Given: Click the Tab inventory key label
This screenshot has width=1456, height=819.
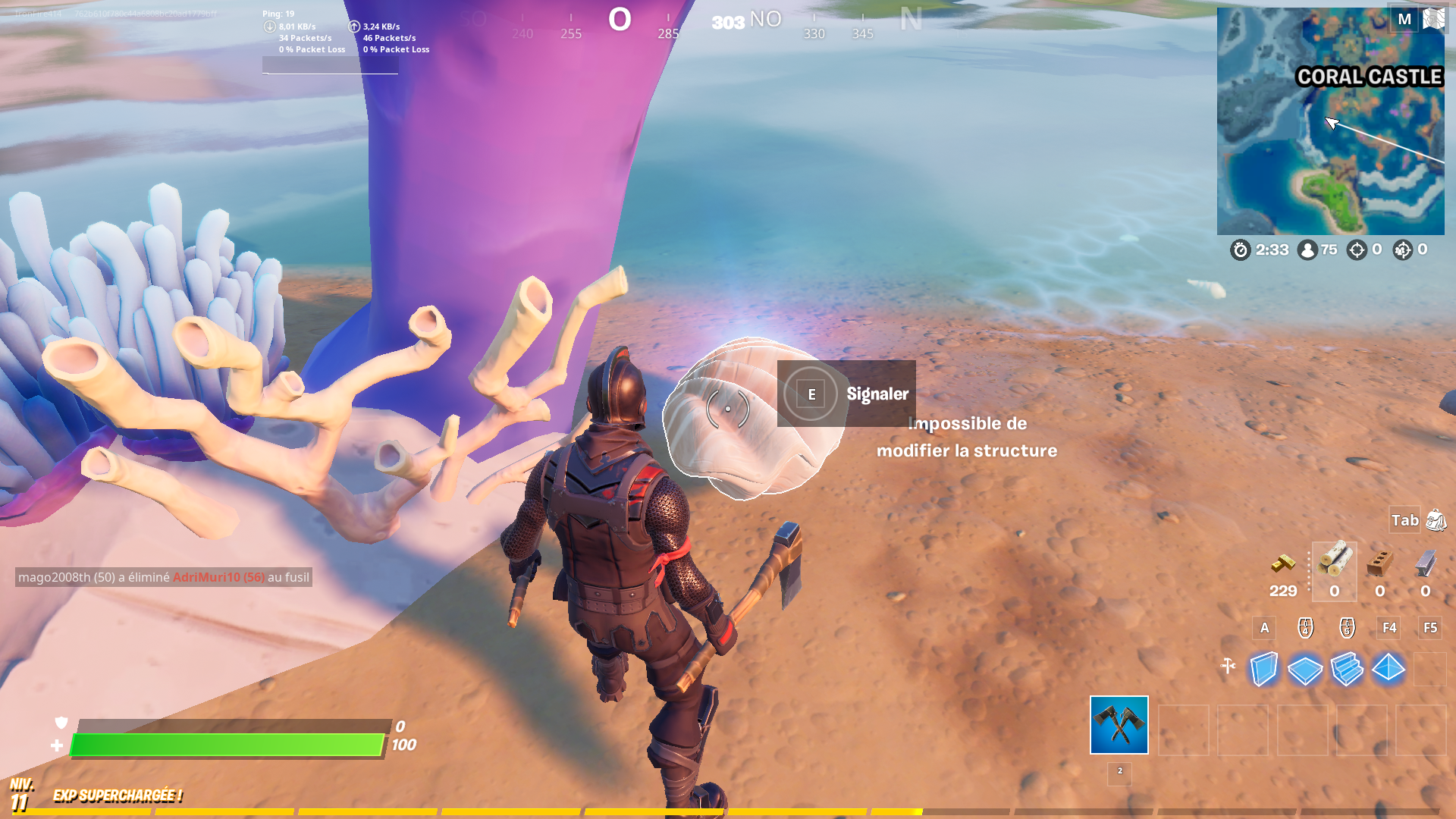Looking at the screenshot, I should coord(1404,521).
